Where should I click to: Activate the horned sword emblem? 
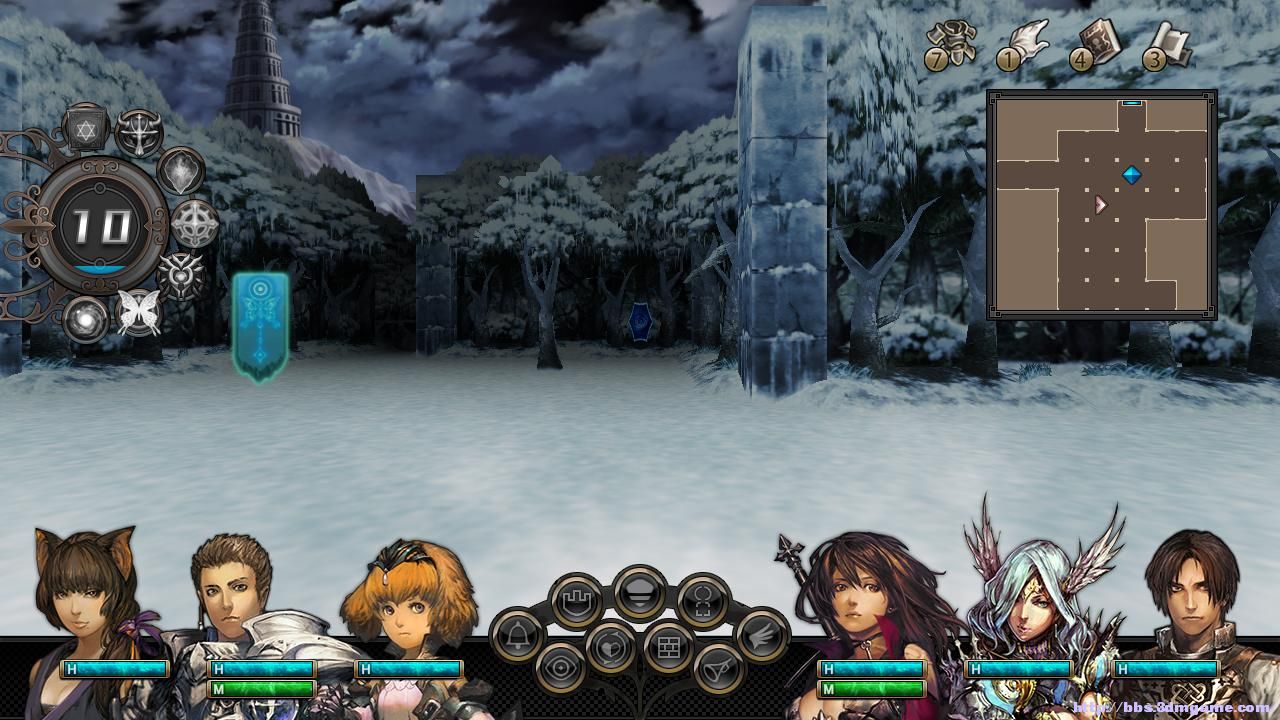[139, 132]
